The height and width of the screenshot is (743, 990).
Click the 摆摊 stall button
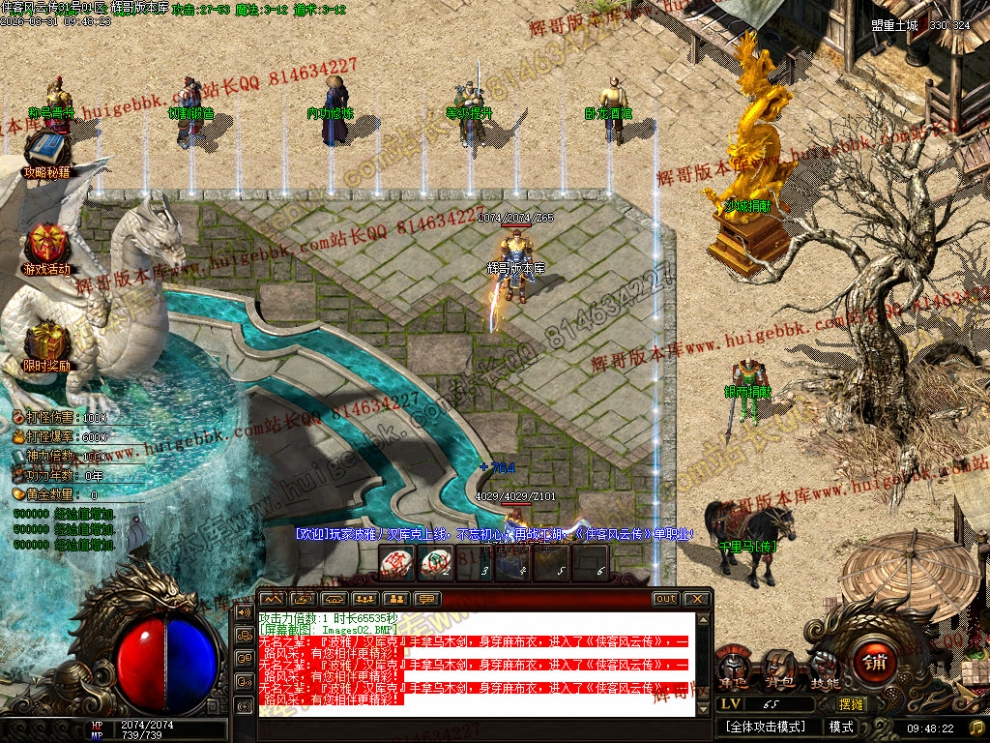point(852,704)
